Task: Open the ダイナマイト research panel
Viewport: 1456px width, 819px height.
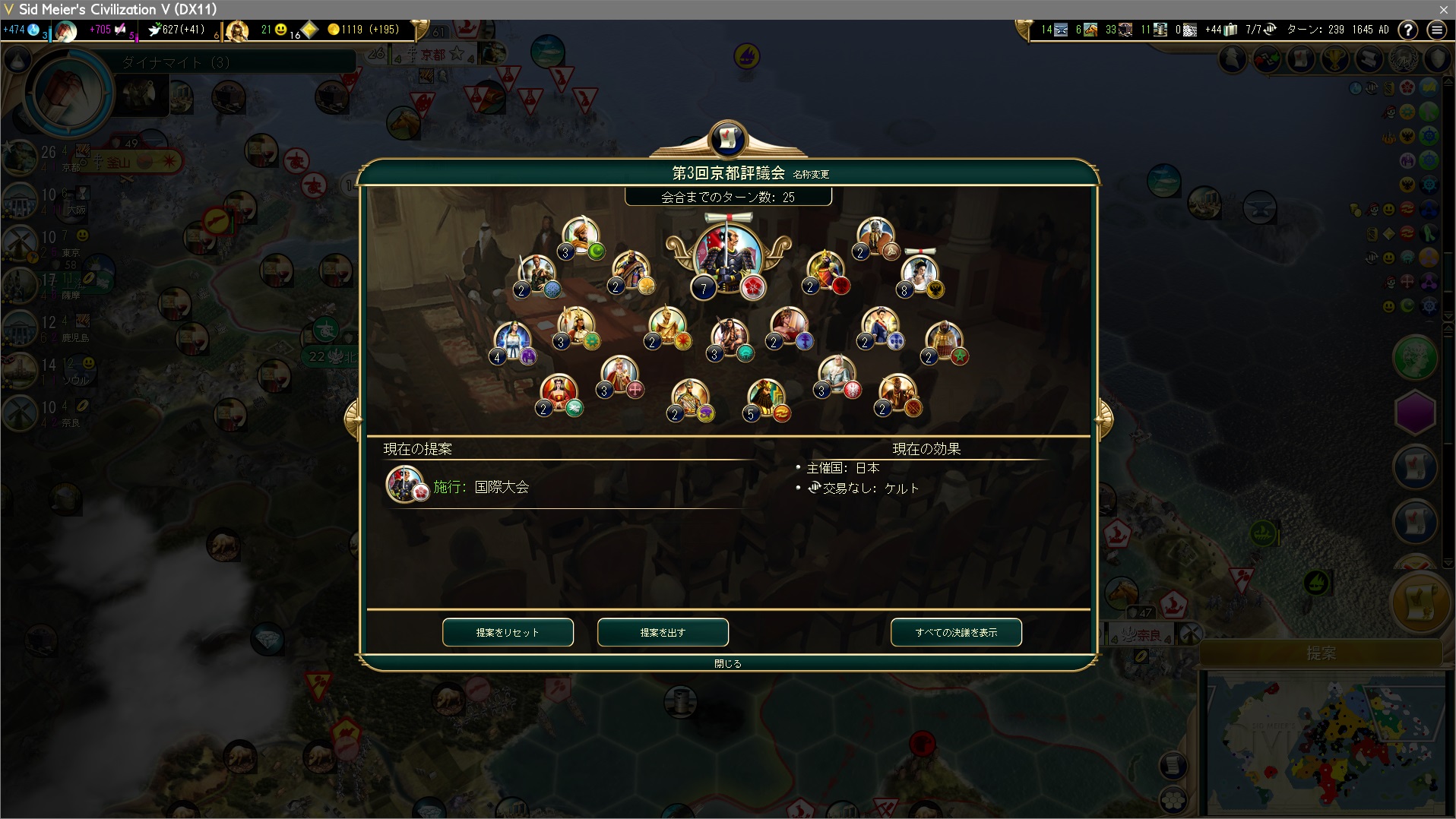Action: pos(175,62)
